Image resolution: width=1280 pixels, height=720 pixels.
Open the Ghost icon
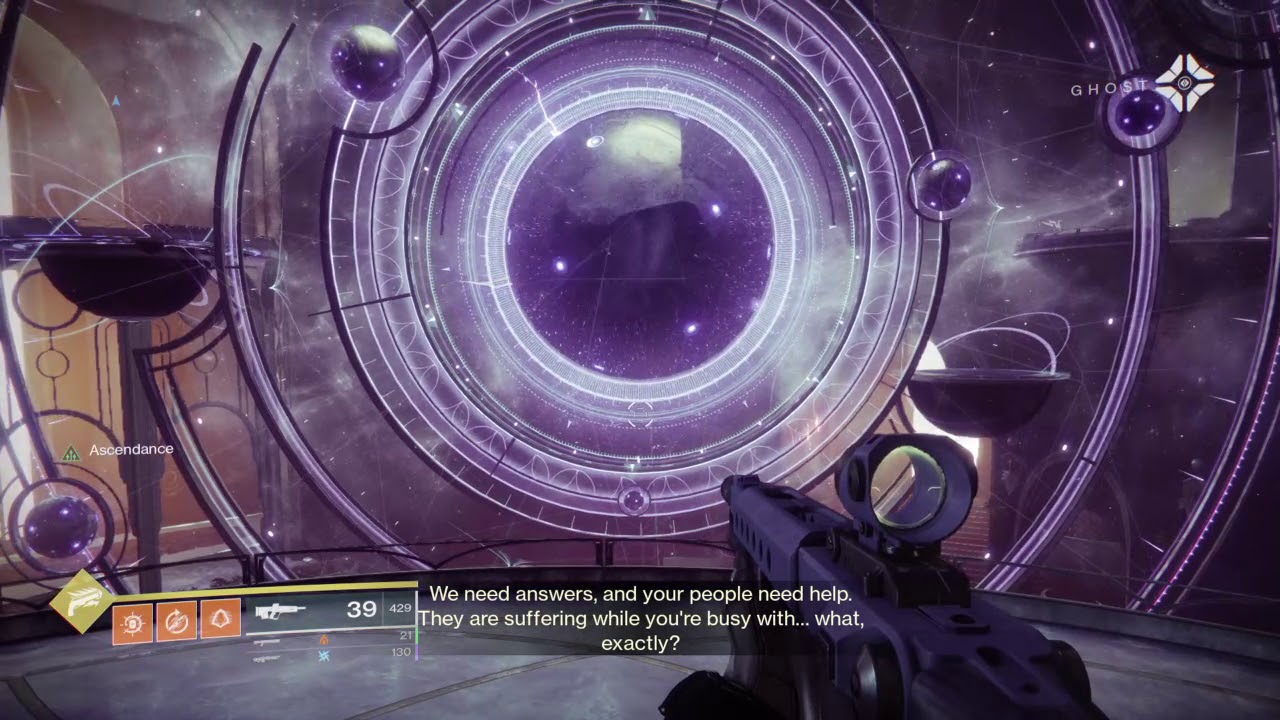point(1184,84)
